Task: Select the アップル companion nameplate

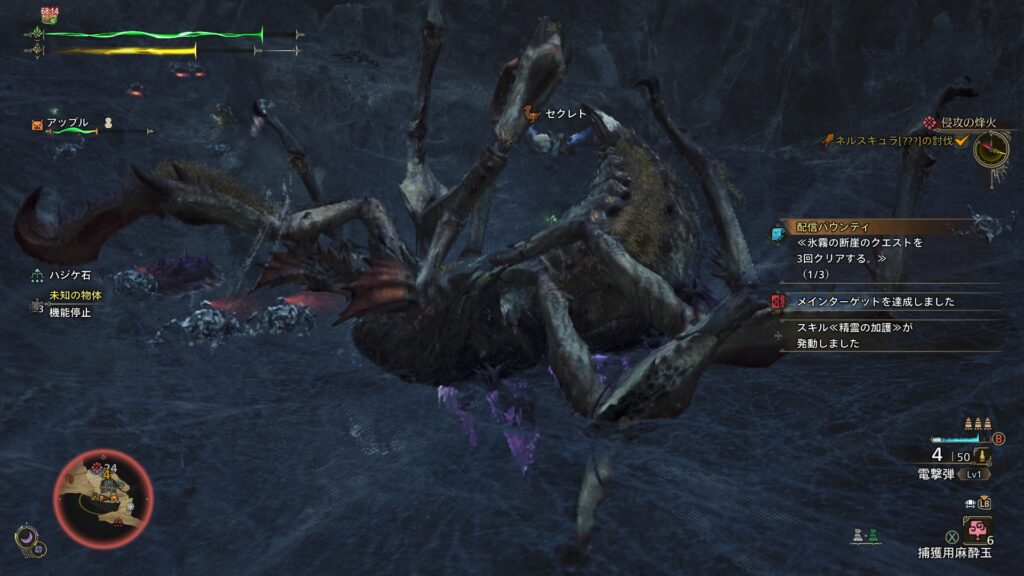Action: click(68, 123)
